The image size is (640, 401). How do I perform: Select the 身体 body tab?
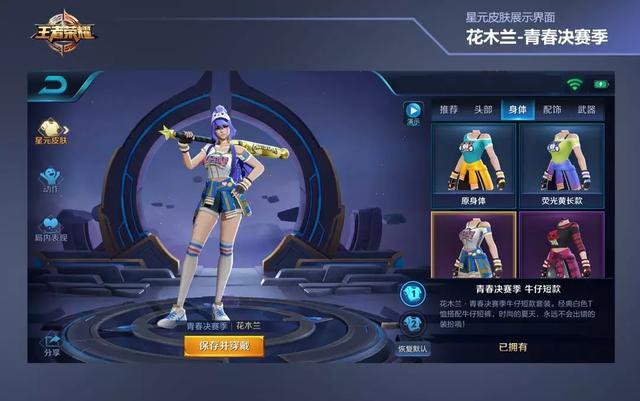pos(518,109)
